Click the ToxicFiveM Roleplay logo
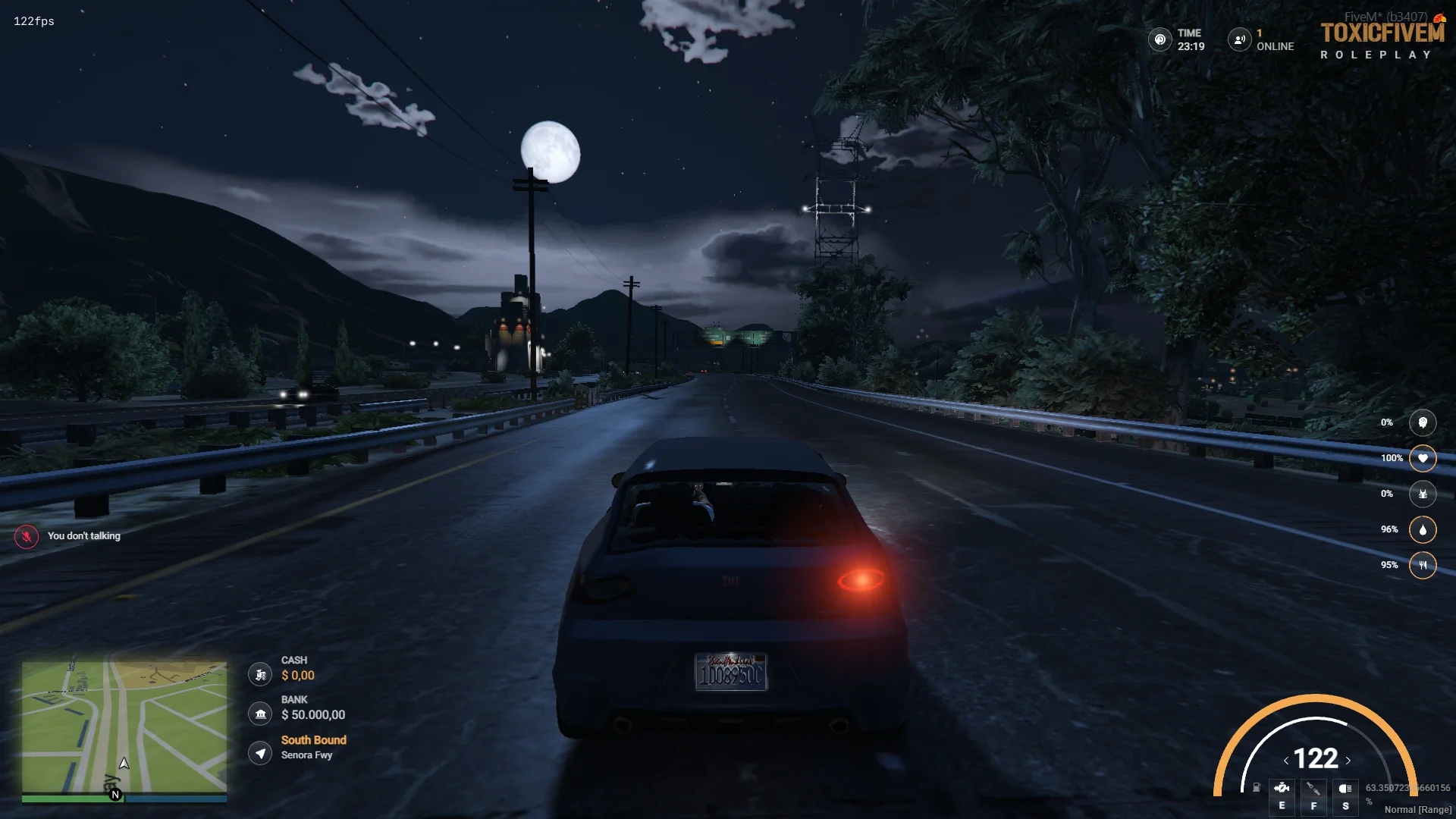Screen dimensions: 1456x819 pos(1382,39)
